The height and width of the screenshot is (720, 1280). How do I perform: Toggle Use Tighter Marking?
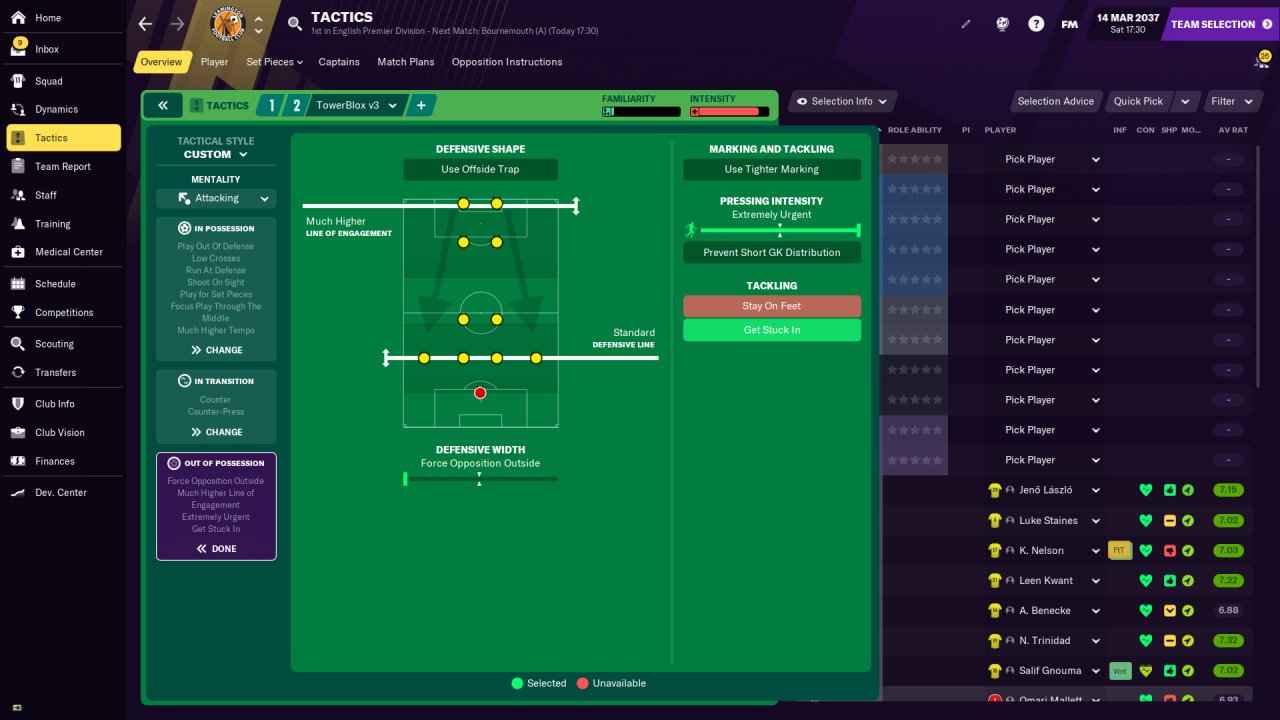pos(771,169)
